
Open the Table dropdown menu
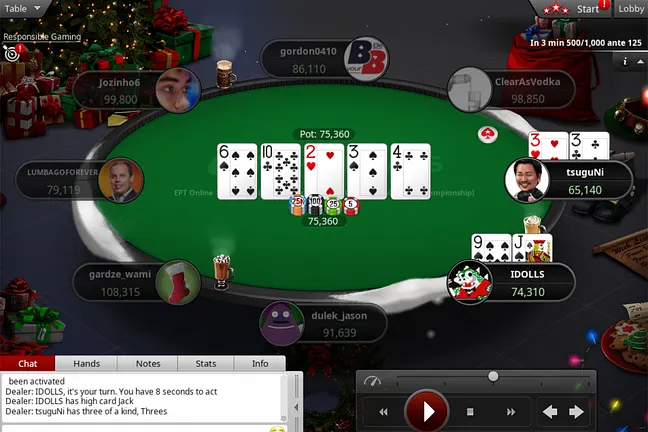(x=23, y=8)
